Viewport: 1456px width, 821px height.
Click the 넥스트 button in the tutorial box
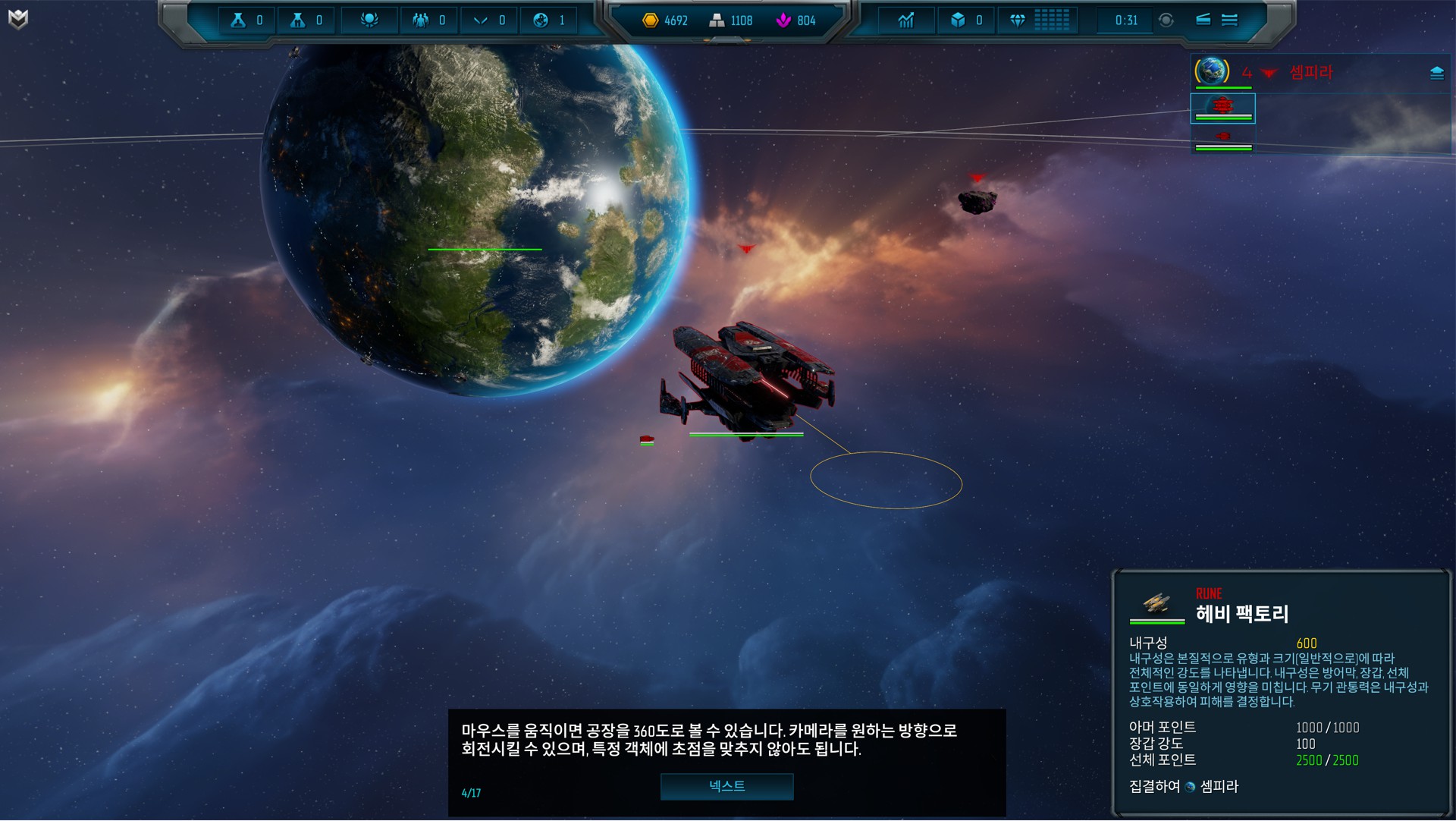[726, 787]
